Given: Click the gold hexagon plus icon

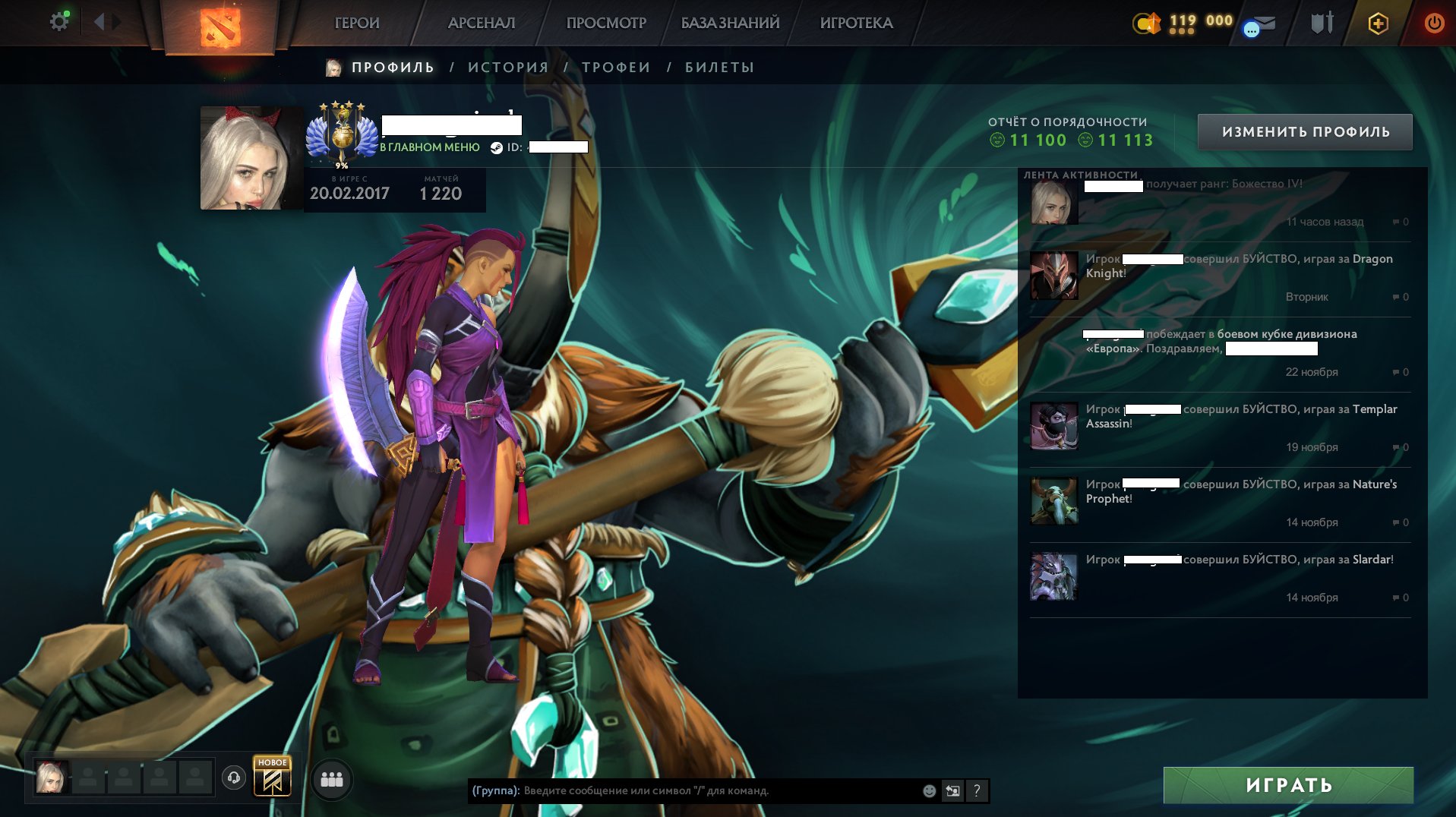Looking at the screenshot, I should [1379, 23].
